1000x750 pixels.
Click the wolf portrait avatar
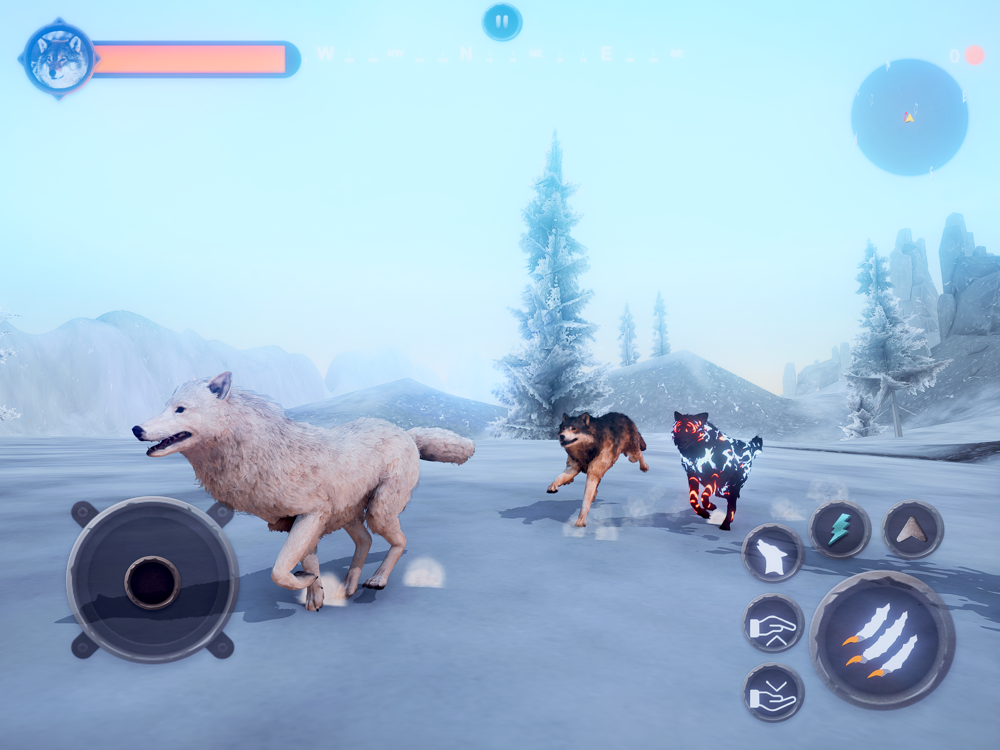point(59,59)
